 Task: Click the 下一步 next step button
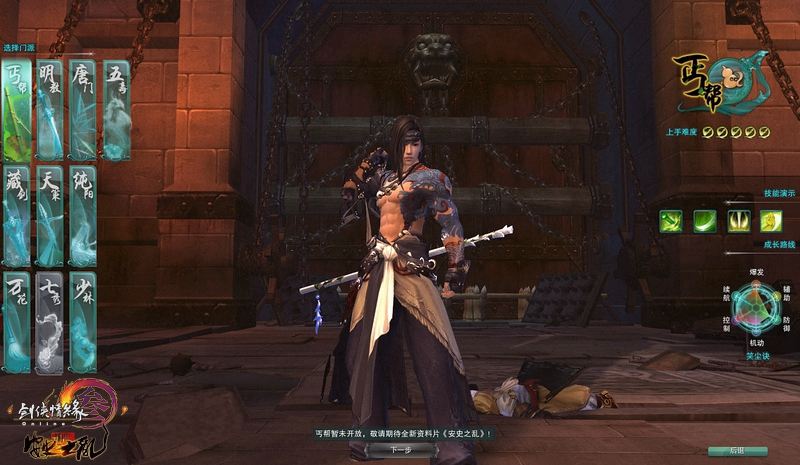click(401, 450)
